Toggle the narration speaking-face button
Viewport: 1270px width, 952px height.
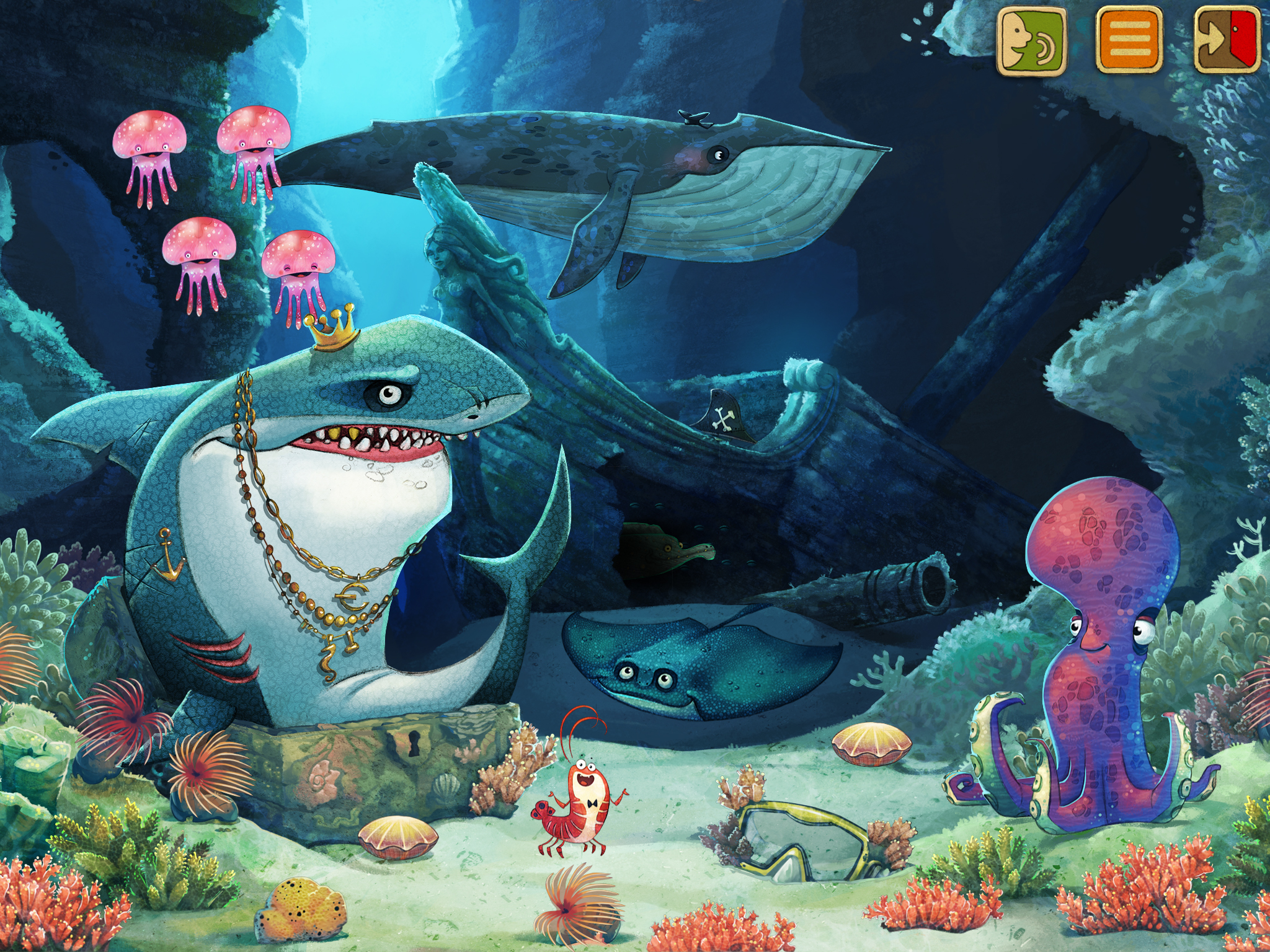pos(1031,41)
